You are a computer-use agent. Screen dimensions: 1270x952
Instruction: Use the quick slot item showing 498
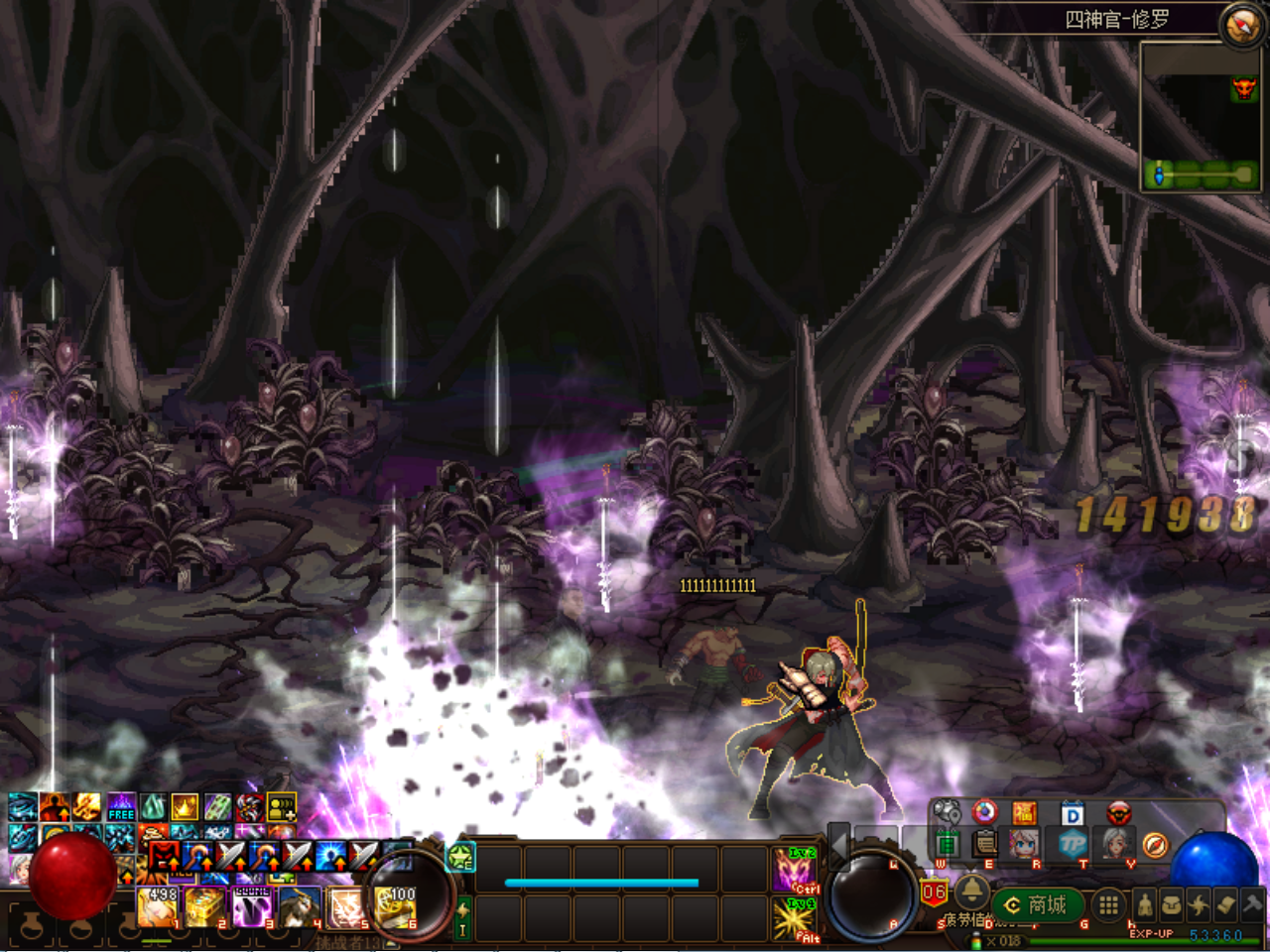159,906
